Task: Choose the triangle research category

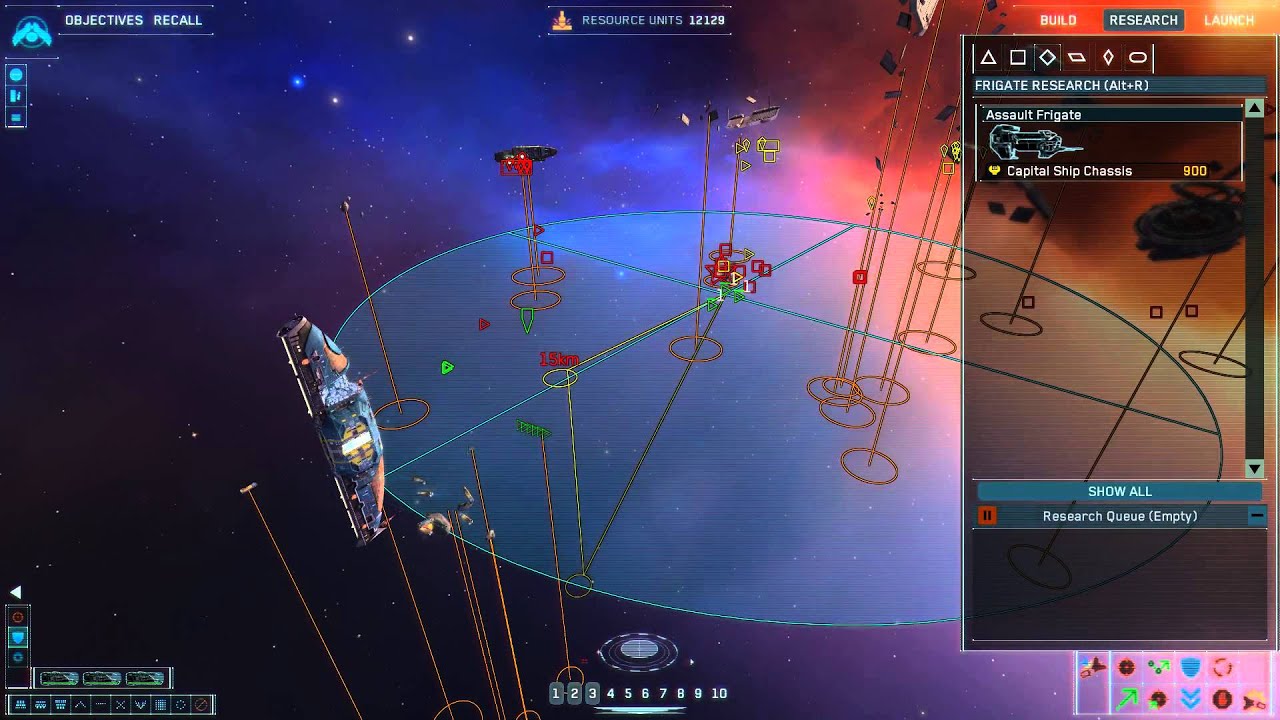Action: click(x=988, y=57)
